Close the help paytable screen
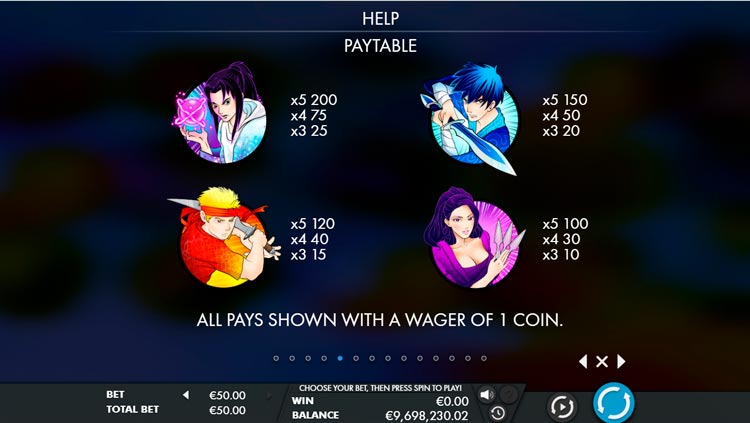Screen dimensions: 750x423 [x=602, y=361]
